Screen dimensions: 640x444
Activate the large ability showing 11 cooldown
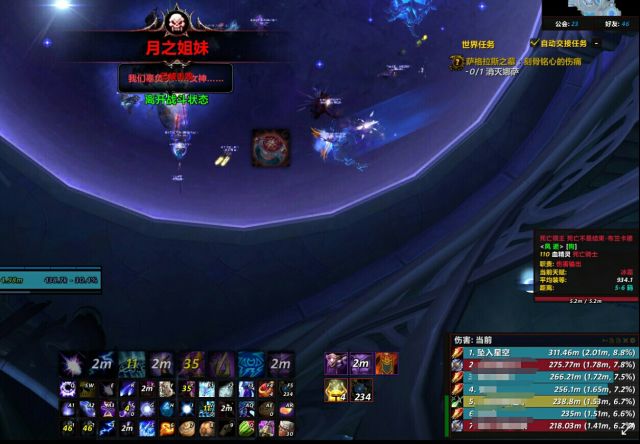point(131,364)
